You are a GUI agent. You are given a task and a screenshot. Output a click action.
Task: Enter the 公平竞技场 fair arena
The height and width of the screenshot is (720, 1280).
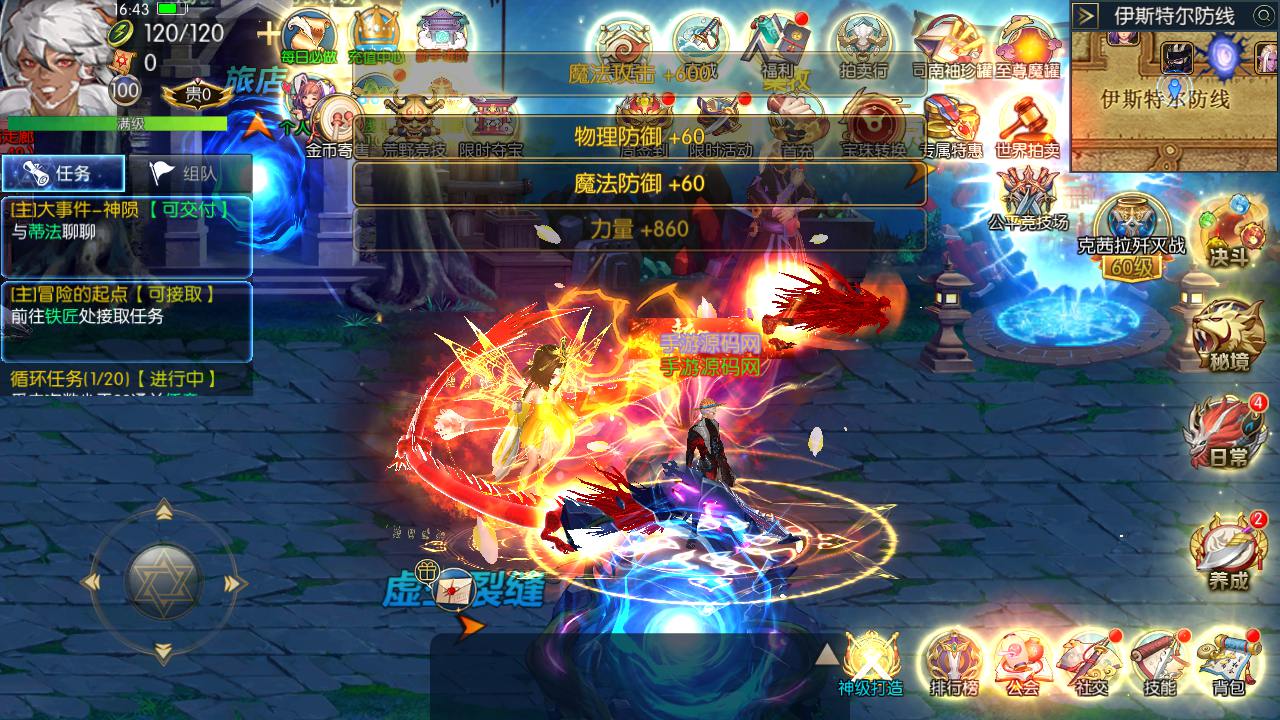pyautogui.click(x=1027, y=195)
